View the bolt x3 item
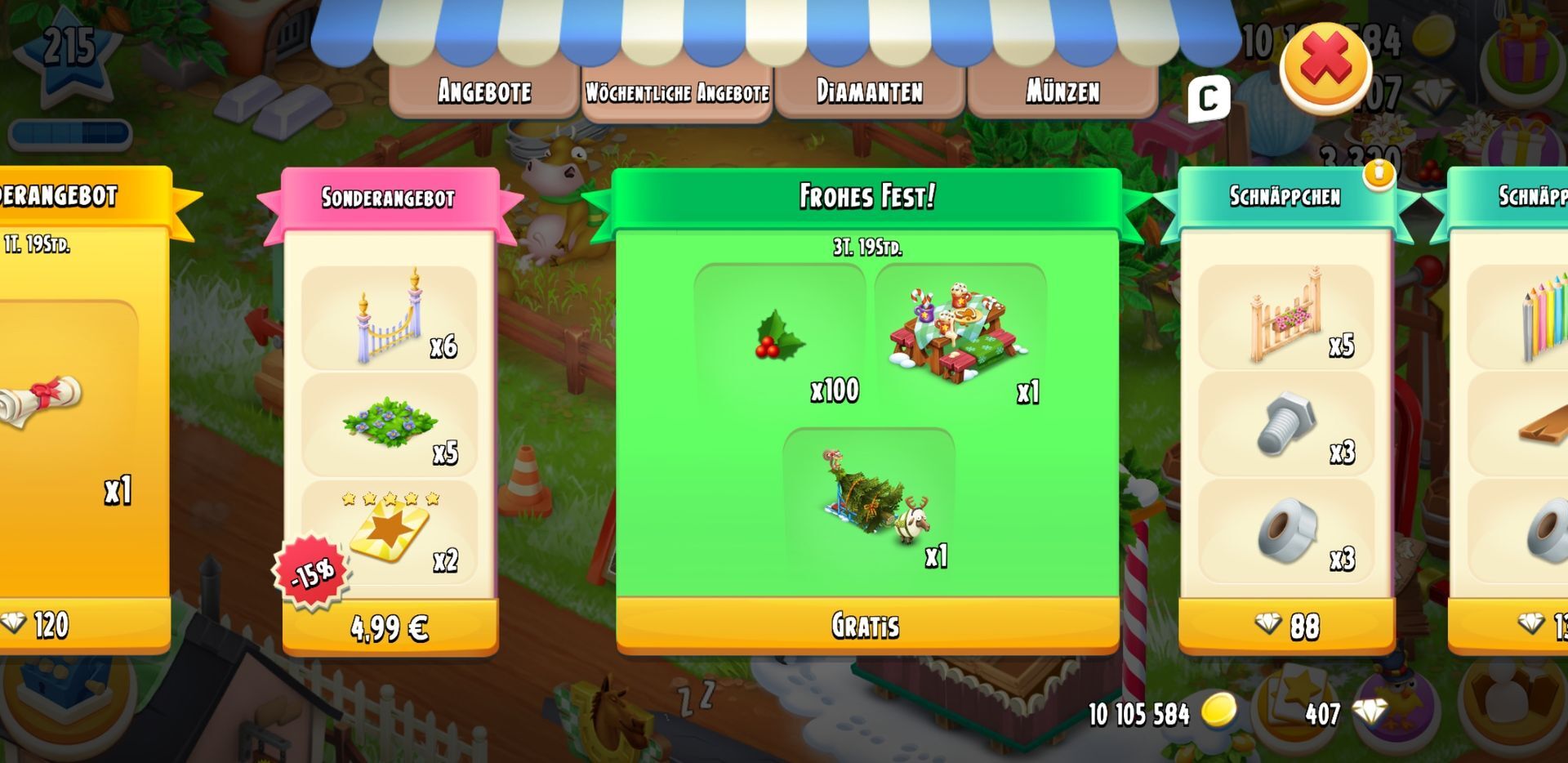 pyautogui.click(x=1285, y=424)
